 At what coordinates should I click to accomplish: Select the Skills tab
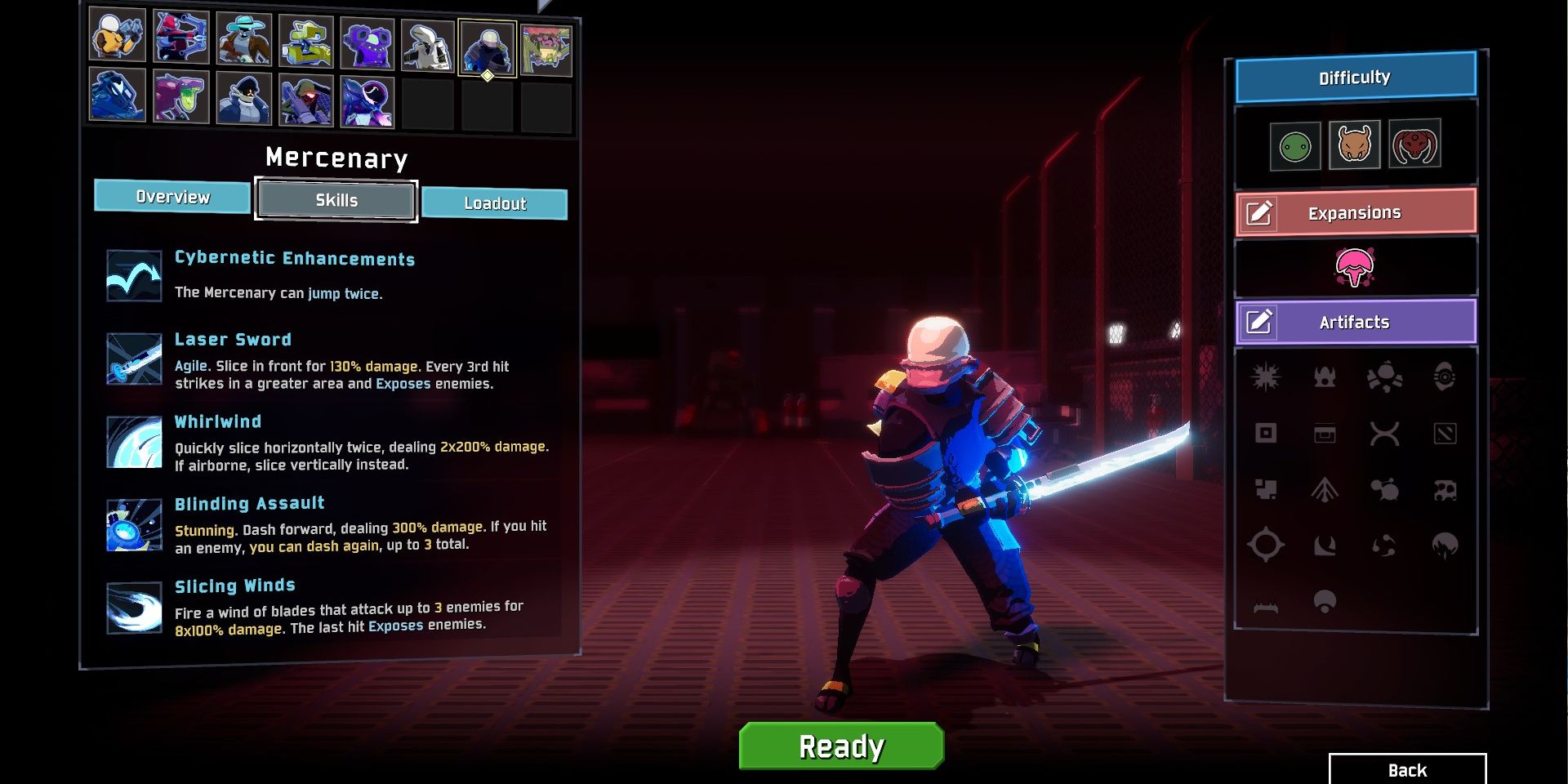336,200
